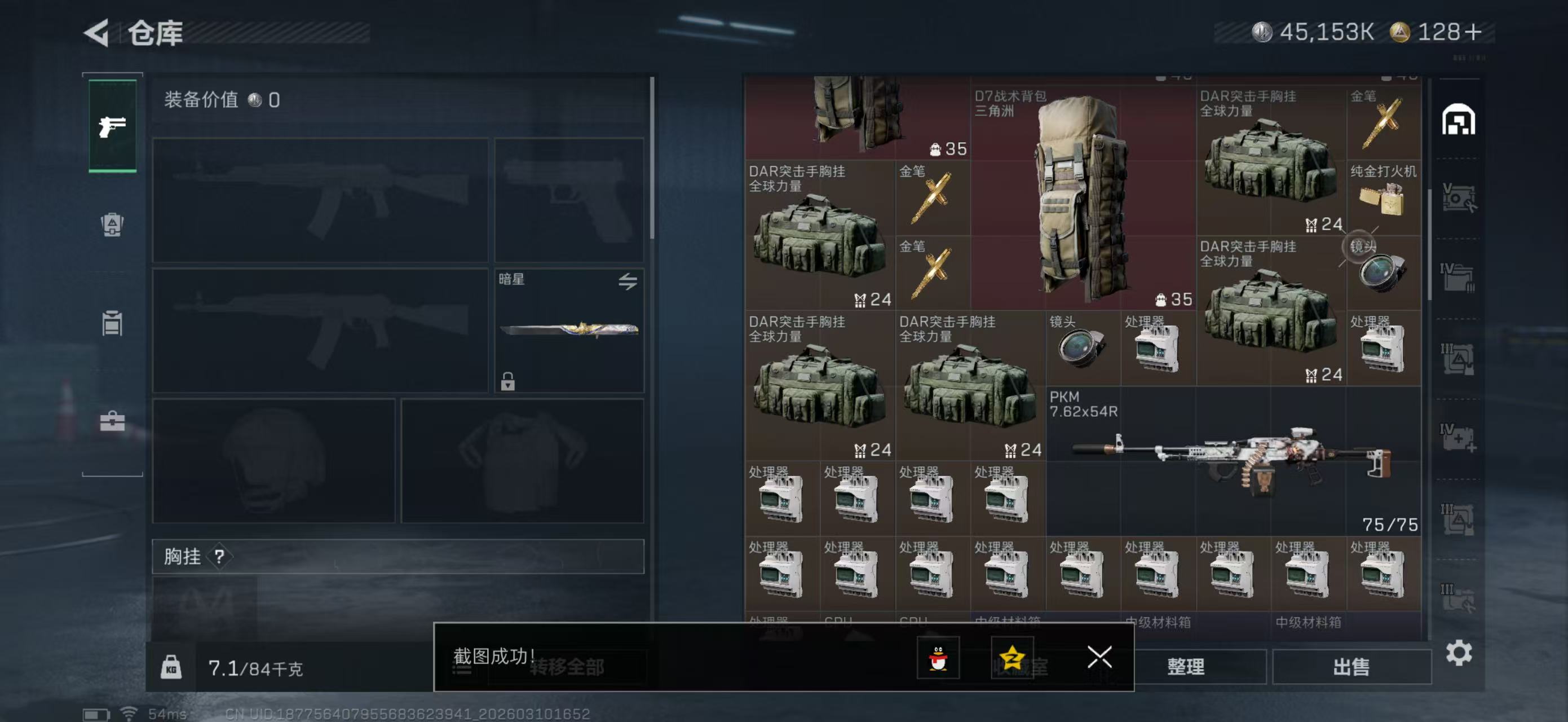Open the 出售 sell button

(x=1351, y=667)
